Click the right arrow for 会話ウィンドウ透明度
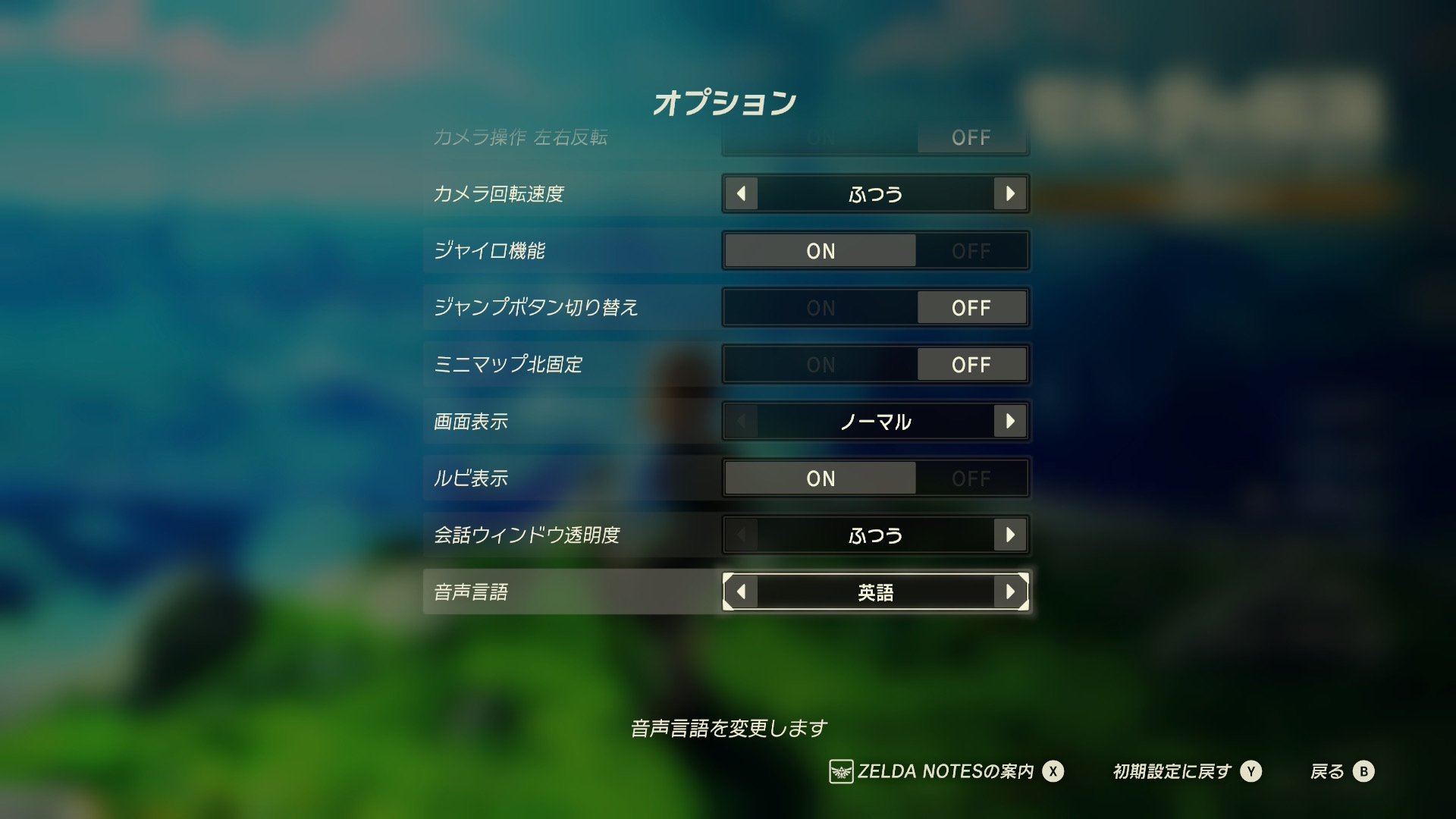The width and height of the screenshot is (1456, 819). (1010, 535)
